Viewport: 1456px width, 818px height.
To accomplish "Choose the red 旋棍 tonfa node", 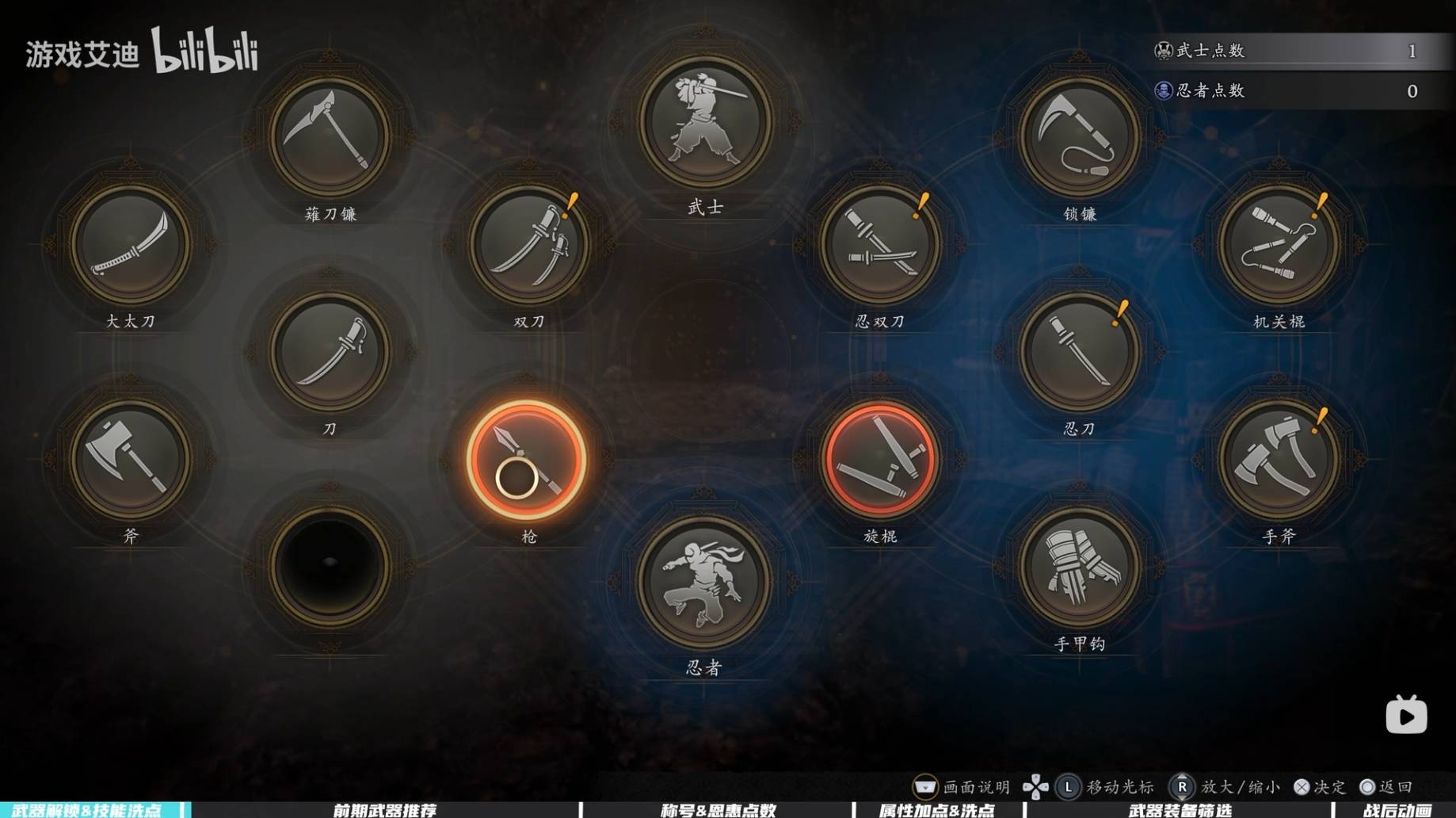I will point(880,460).
